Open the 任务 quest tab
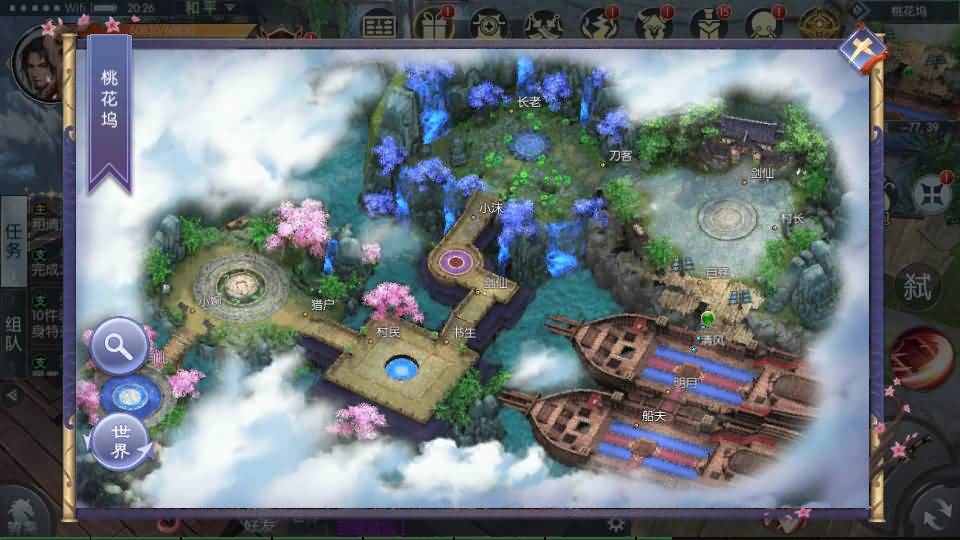The width and height of the screenshot is (960, 540). (x=13, y=240)
